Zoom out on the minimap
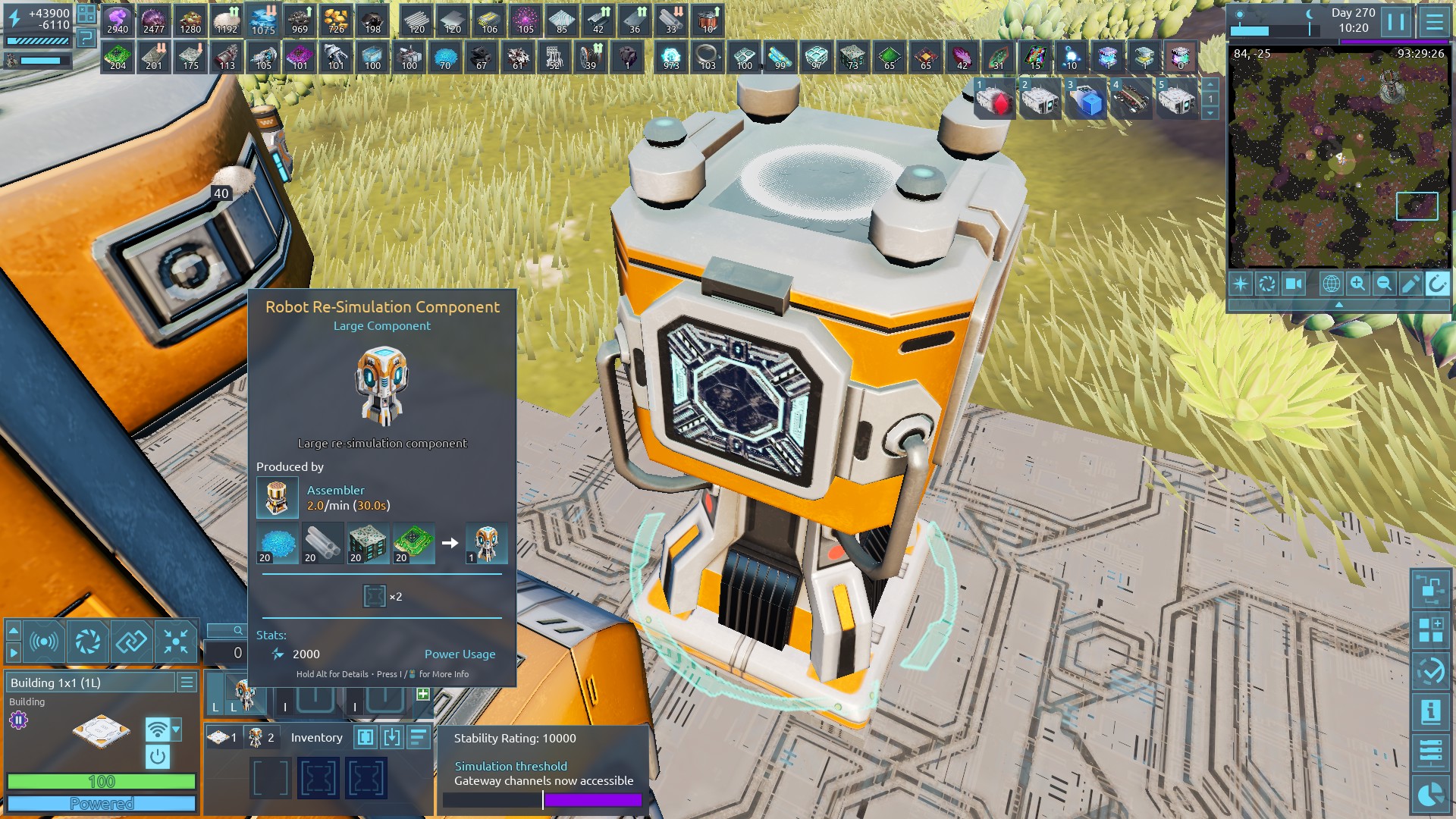This screenshot has height=819, width=1456. pyautogui.click(x=1384, y=284)
